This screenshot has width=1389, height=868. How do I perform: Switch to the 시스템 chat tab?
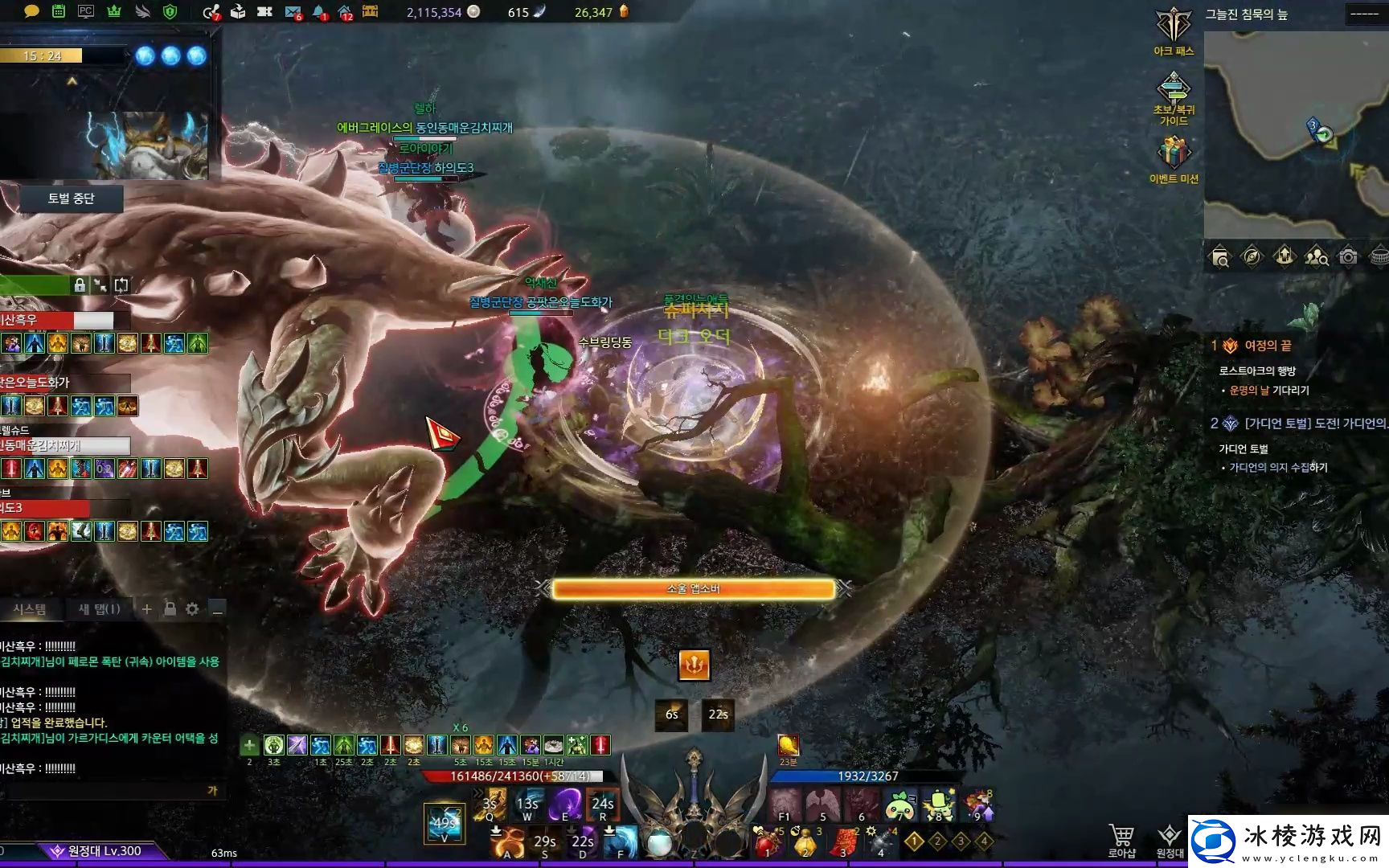[30, 609]
